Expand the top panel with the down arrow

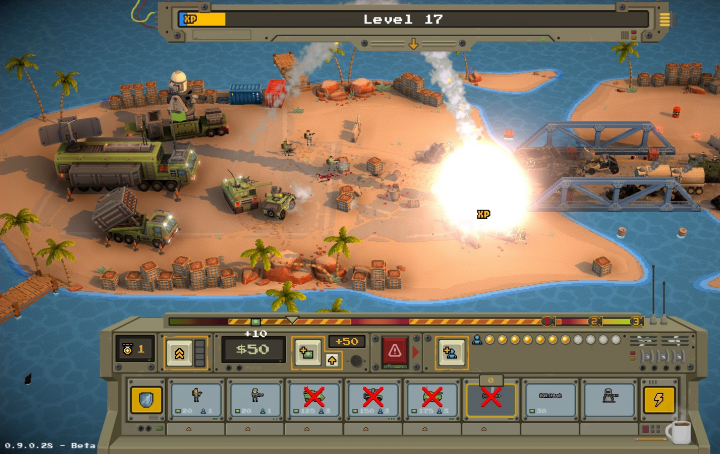pos(412,43)
